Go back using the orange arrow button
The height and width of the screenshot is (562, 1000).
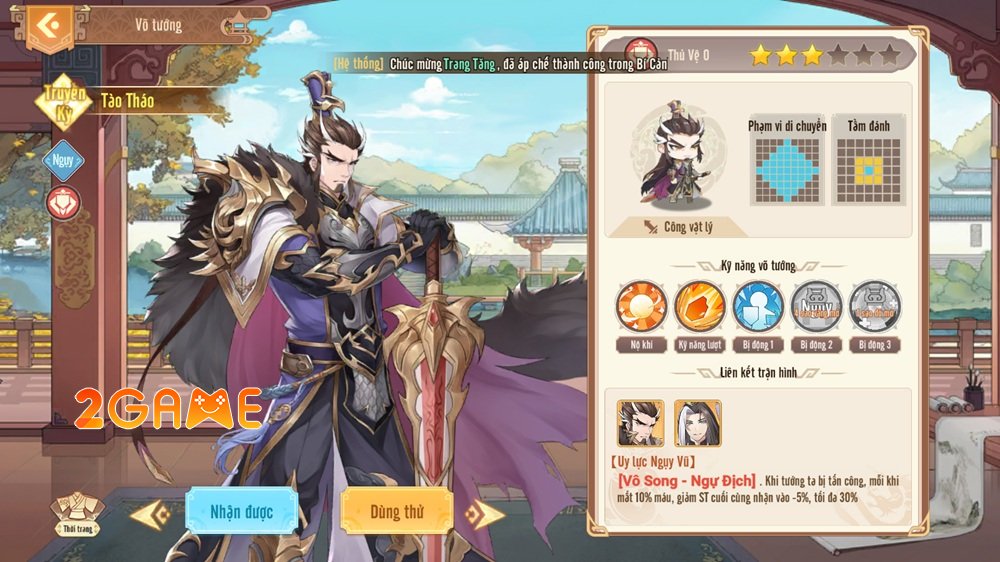[x=49, y=25]
